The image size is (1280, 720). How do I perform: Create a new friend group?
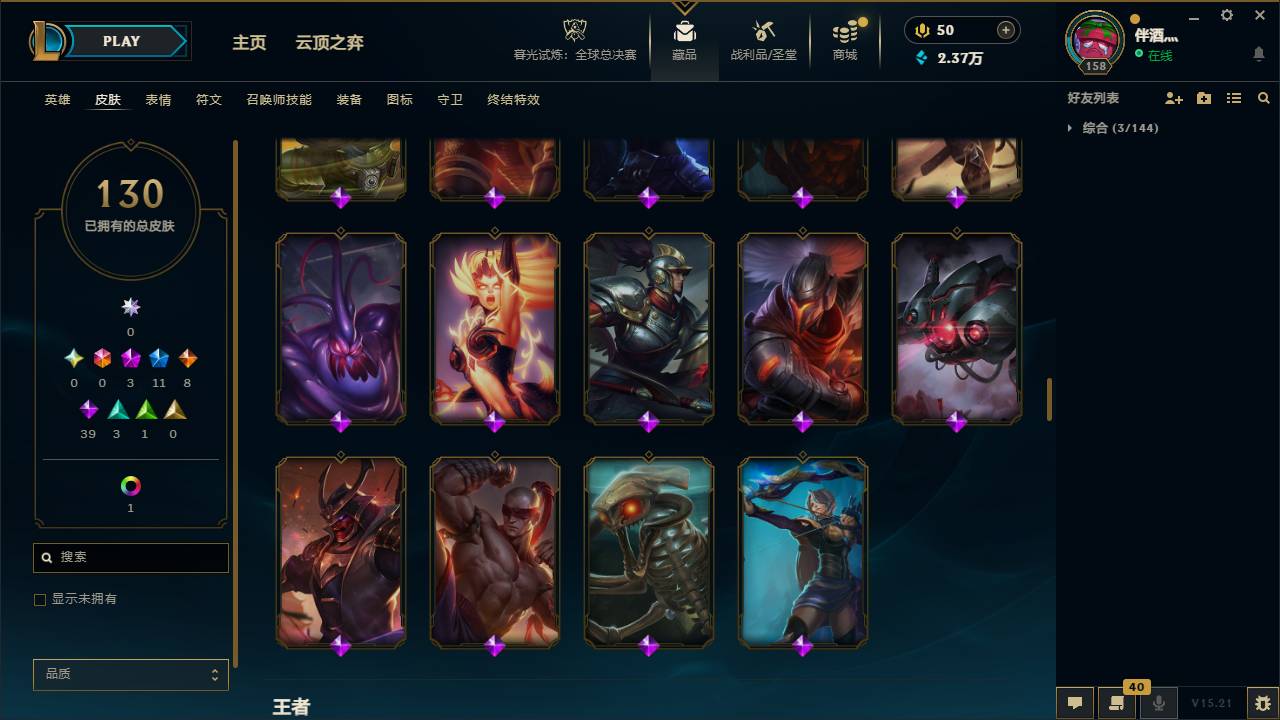coord(1202,97)
